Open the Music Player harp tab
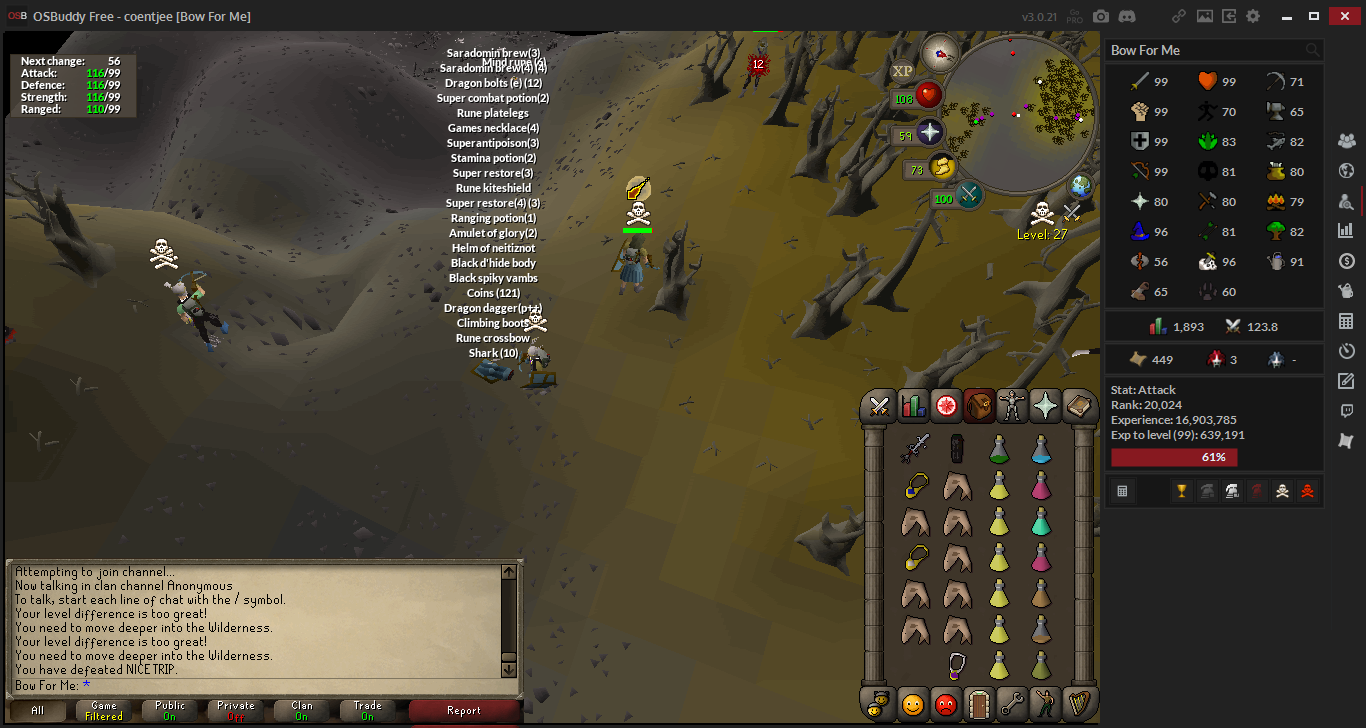1366x728 pixels. pos(1080,704)
